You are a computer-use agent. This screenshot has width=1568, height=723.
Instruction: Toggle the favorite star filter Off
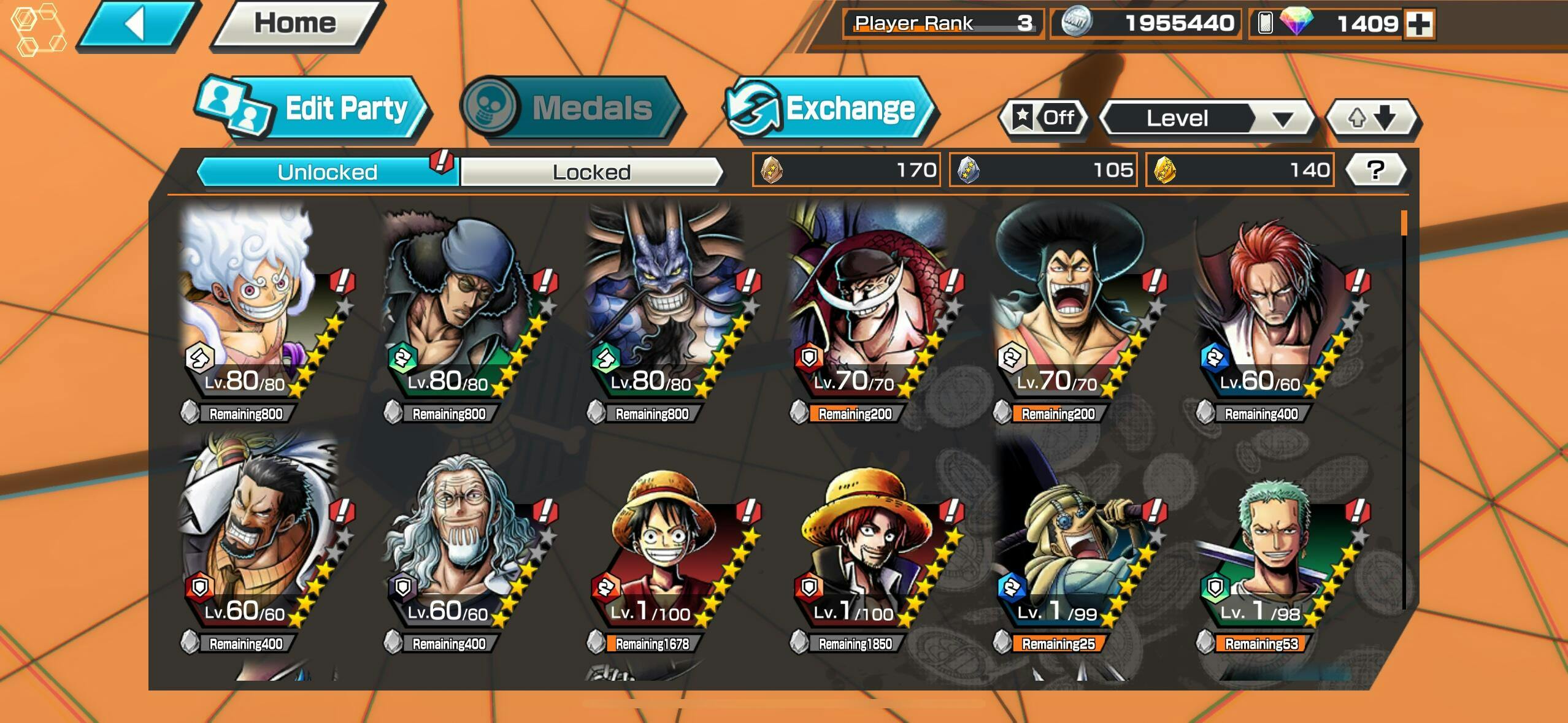pos(1043,117)
